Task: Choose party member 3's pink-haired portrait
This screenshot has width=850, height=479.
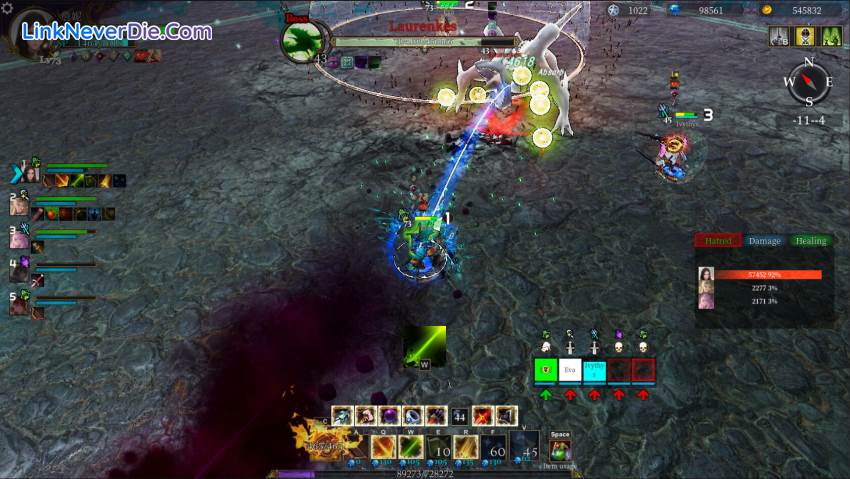Action: point(20,237)
